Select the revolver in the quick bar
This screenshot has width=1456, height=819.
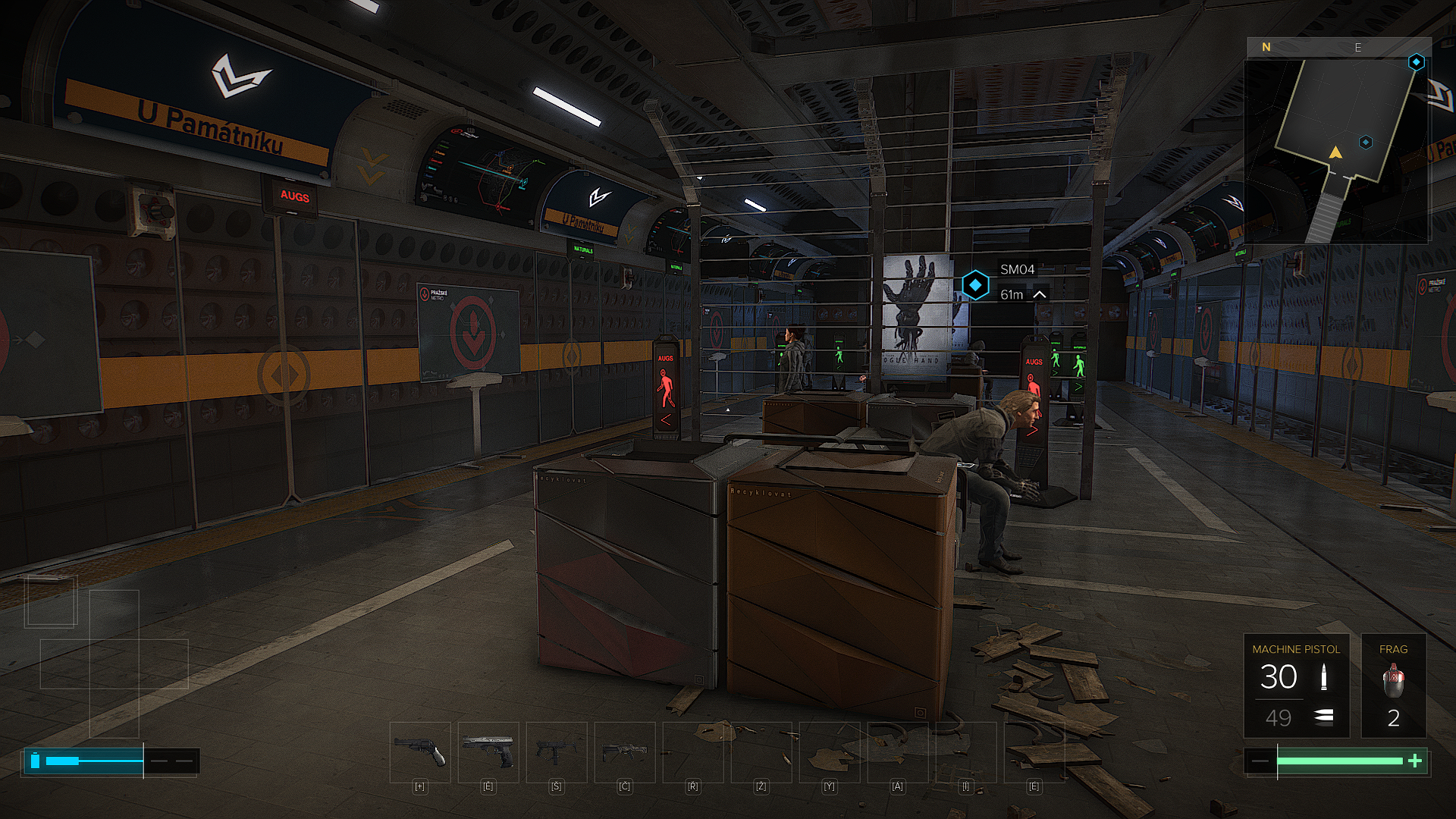click(x=420, y=752)
